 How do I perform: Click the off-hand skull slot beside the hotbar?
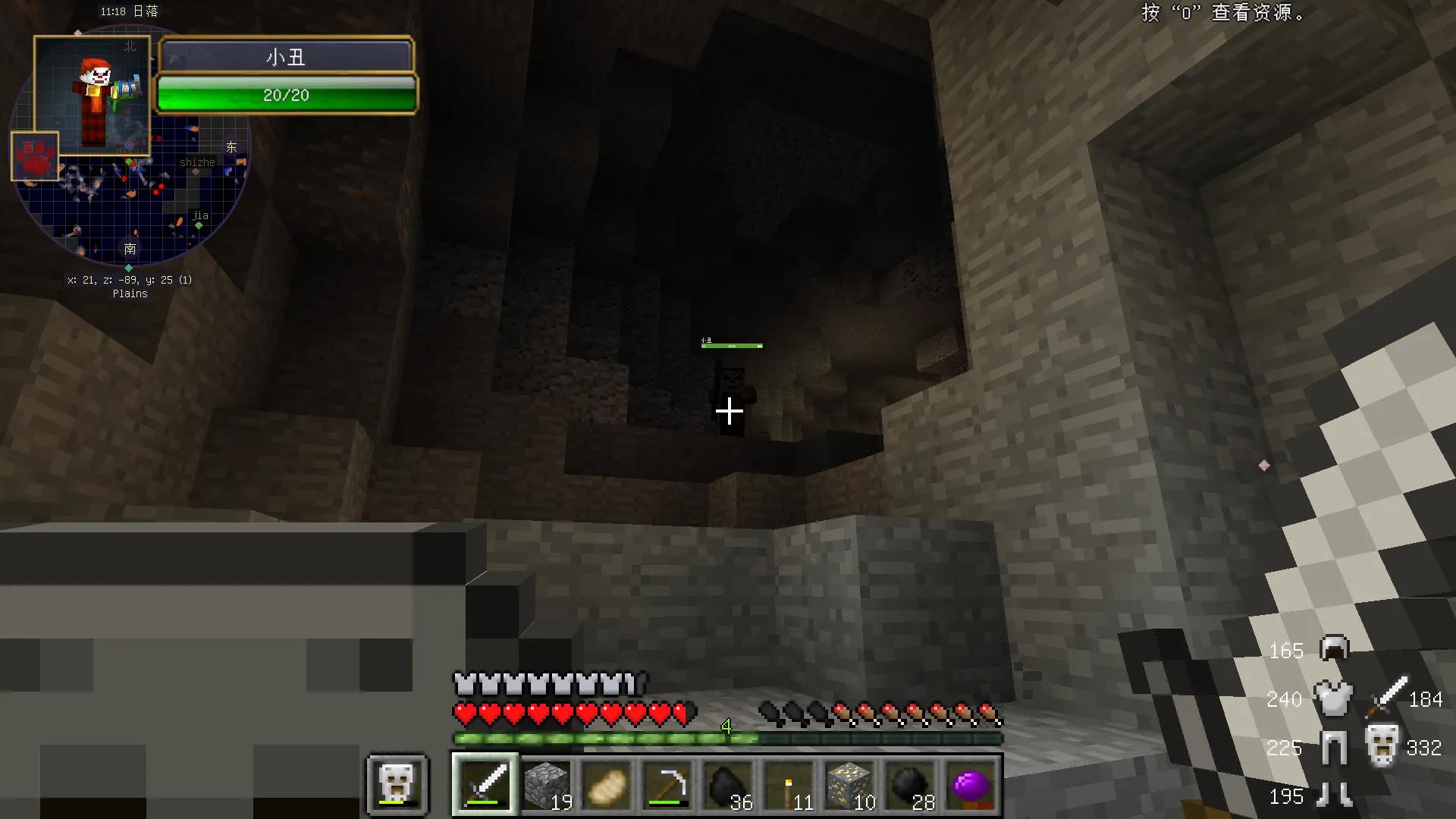(397, 783)
